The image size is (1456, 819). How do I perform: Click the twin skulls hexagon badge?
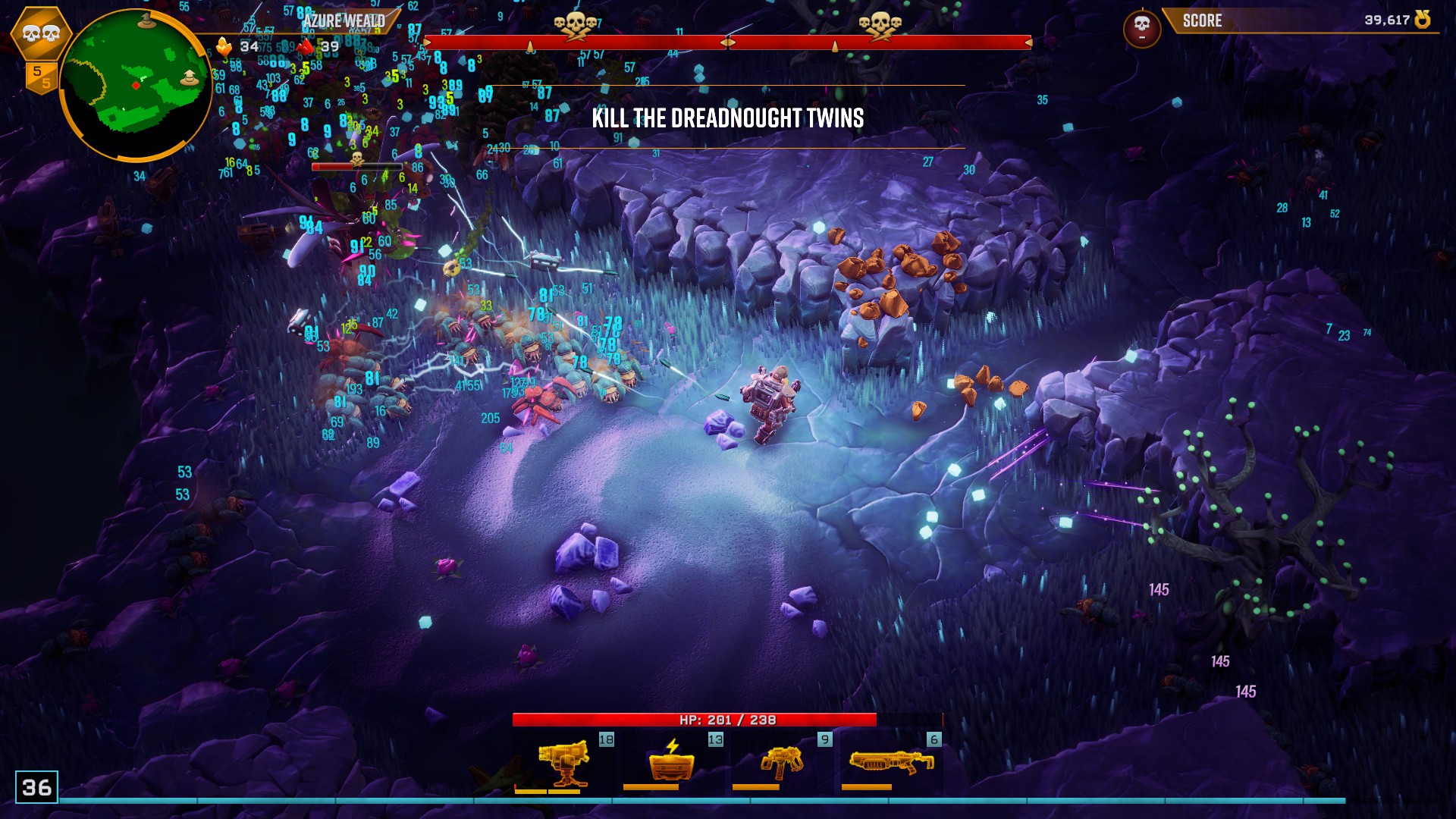click(41, 33)
